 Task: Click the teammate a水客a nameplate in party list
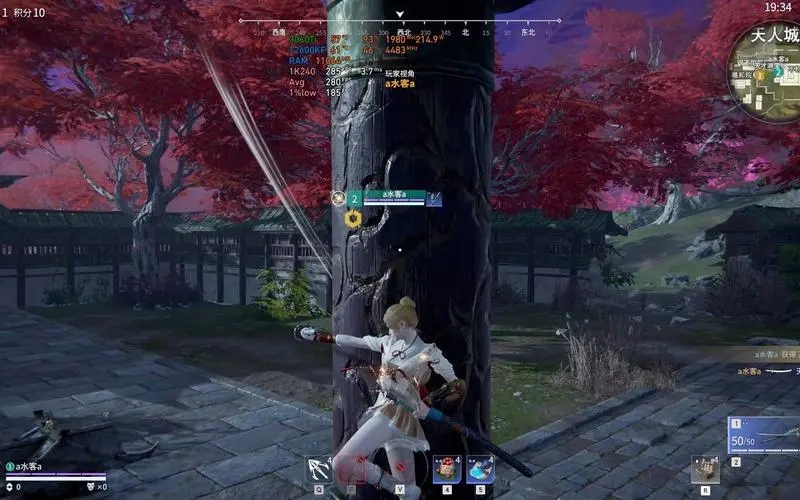pos(36,467)
